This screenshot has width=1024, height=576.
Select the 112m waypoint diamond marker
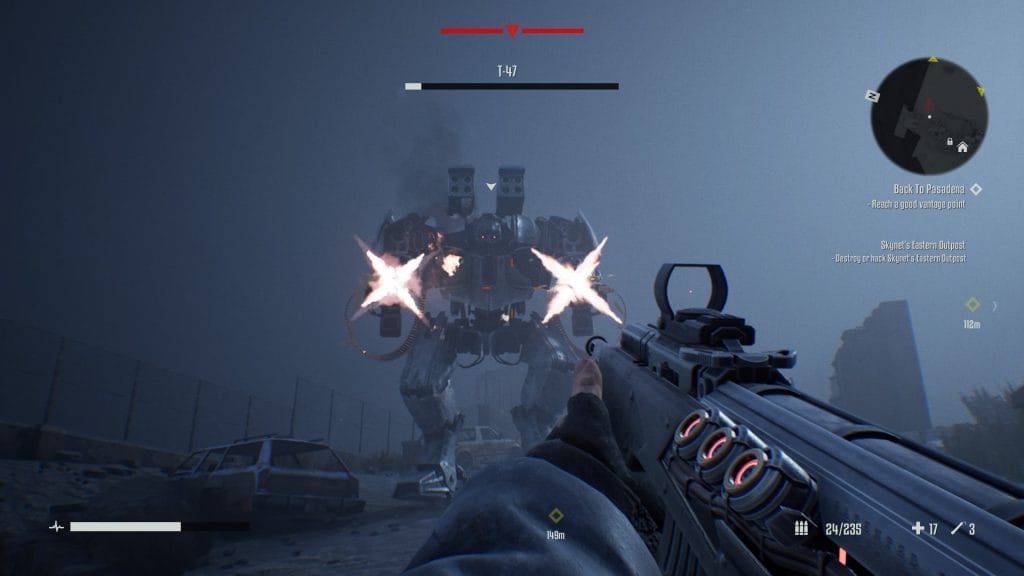pos(971,305)
